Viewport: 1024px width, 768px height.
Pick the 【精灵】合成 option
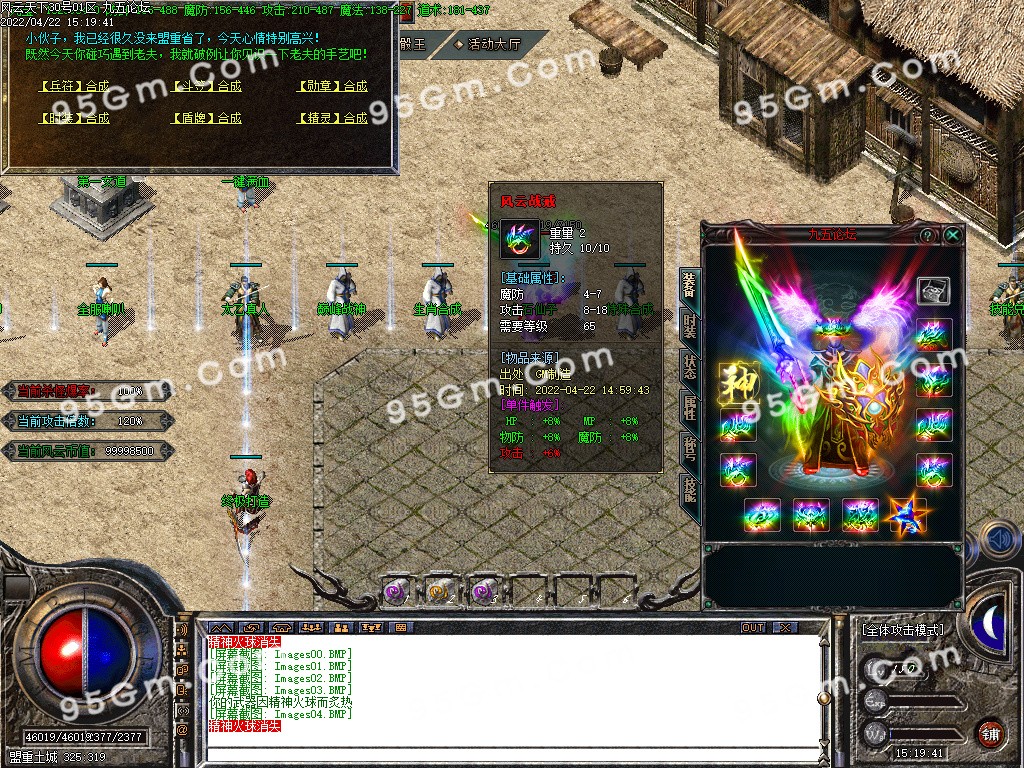coord(333,118)
